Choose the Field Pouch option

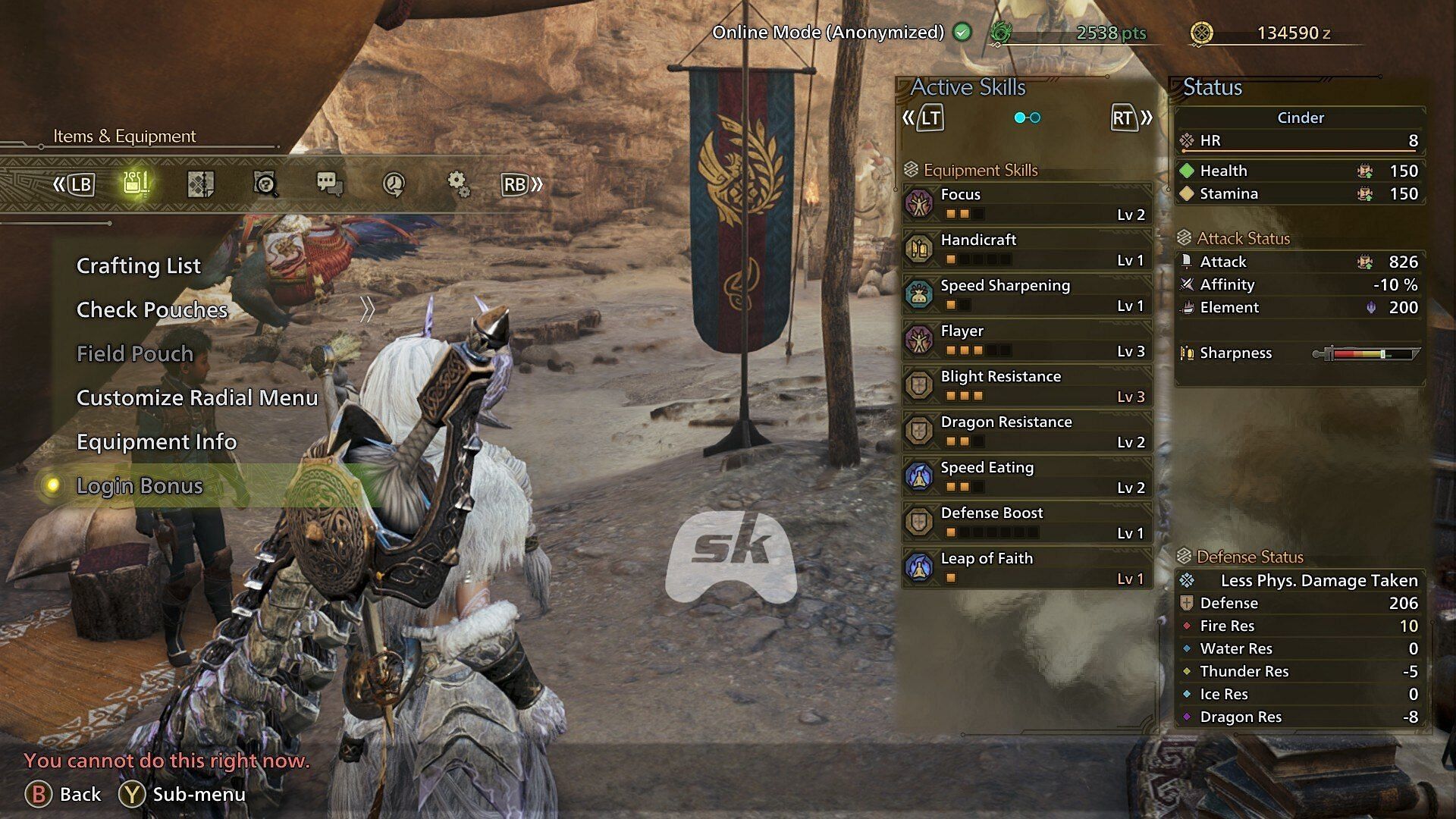(135, 354)
